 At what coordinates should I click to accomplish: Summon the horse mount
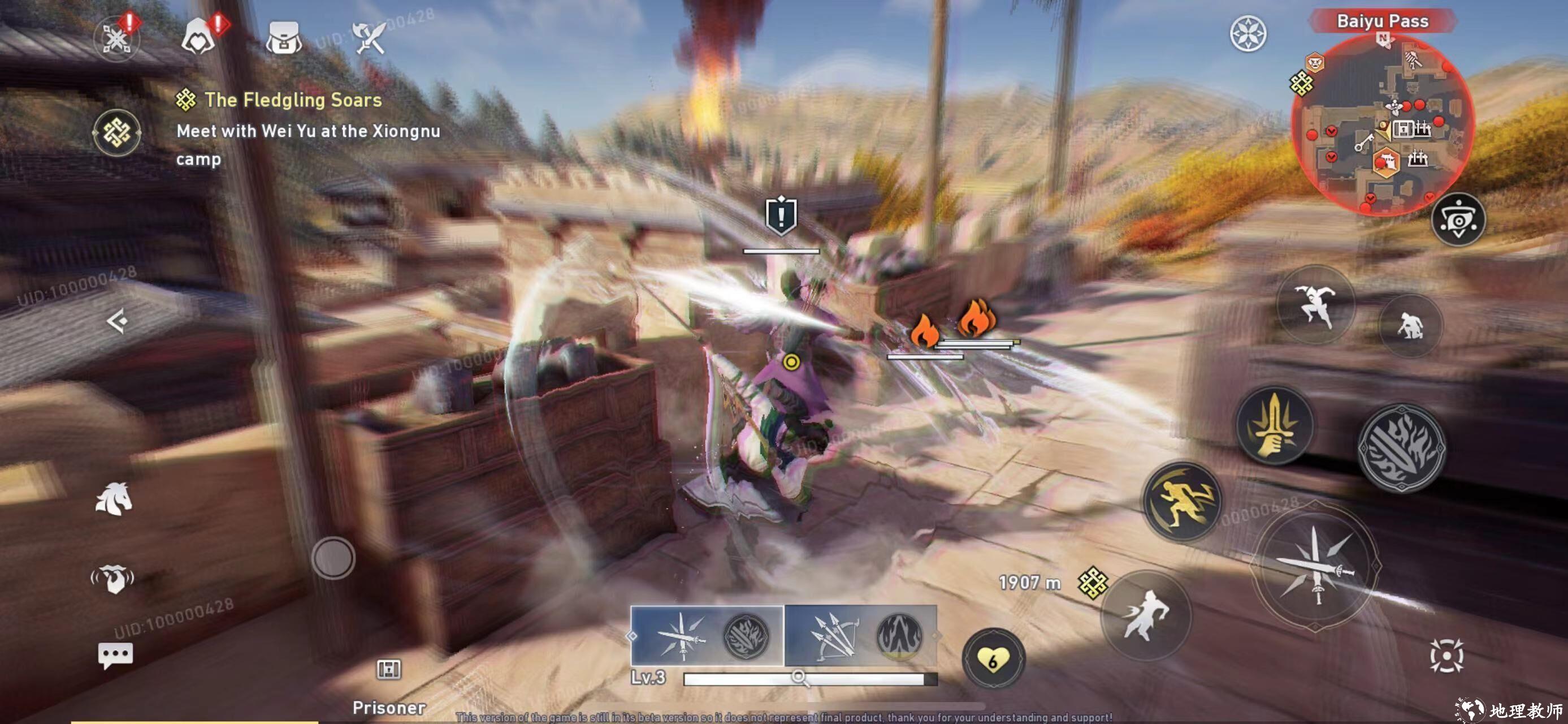[x=114, y=499]
